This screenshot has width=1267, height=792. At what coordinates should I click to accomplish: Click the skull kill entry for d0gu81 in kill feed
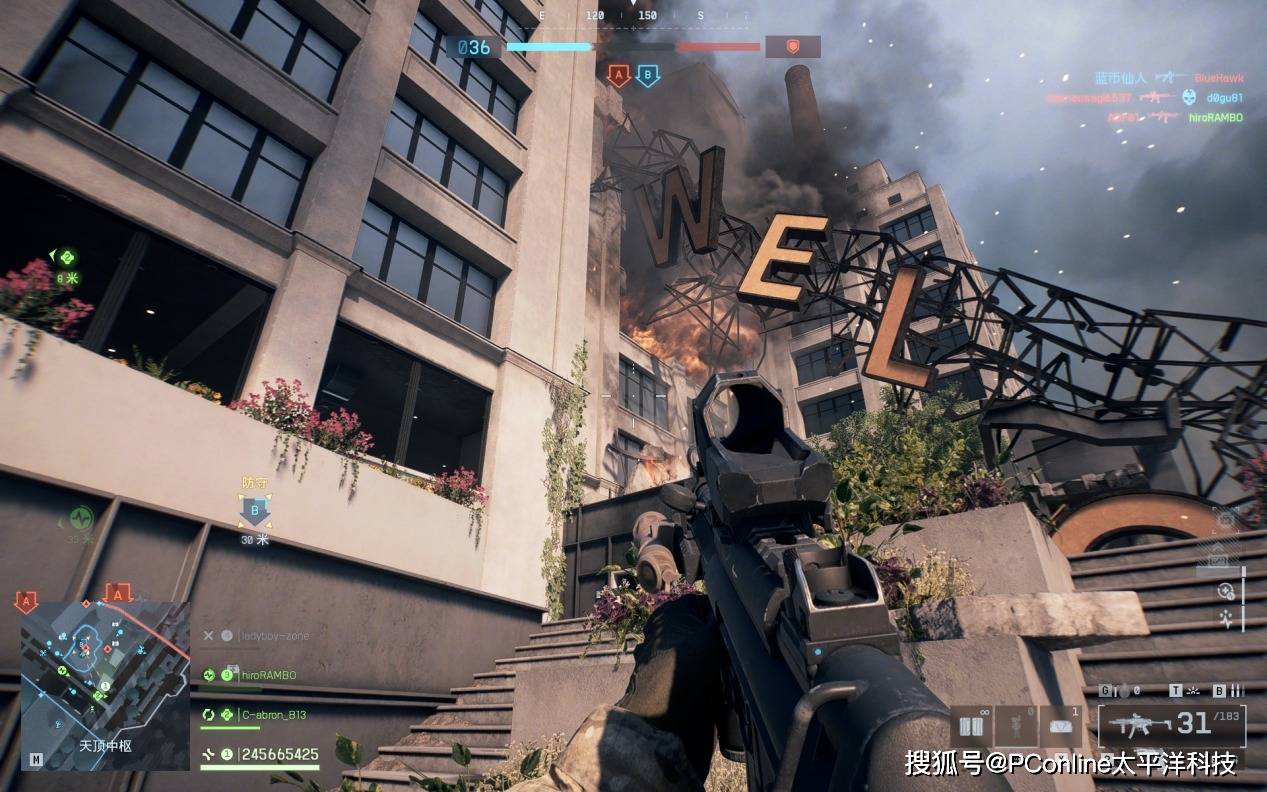[1187, 97]
